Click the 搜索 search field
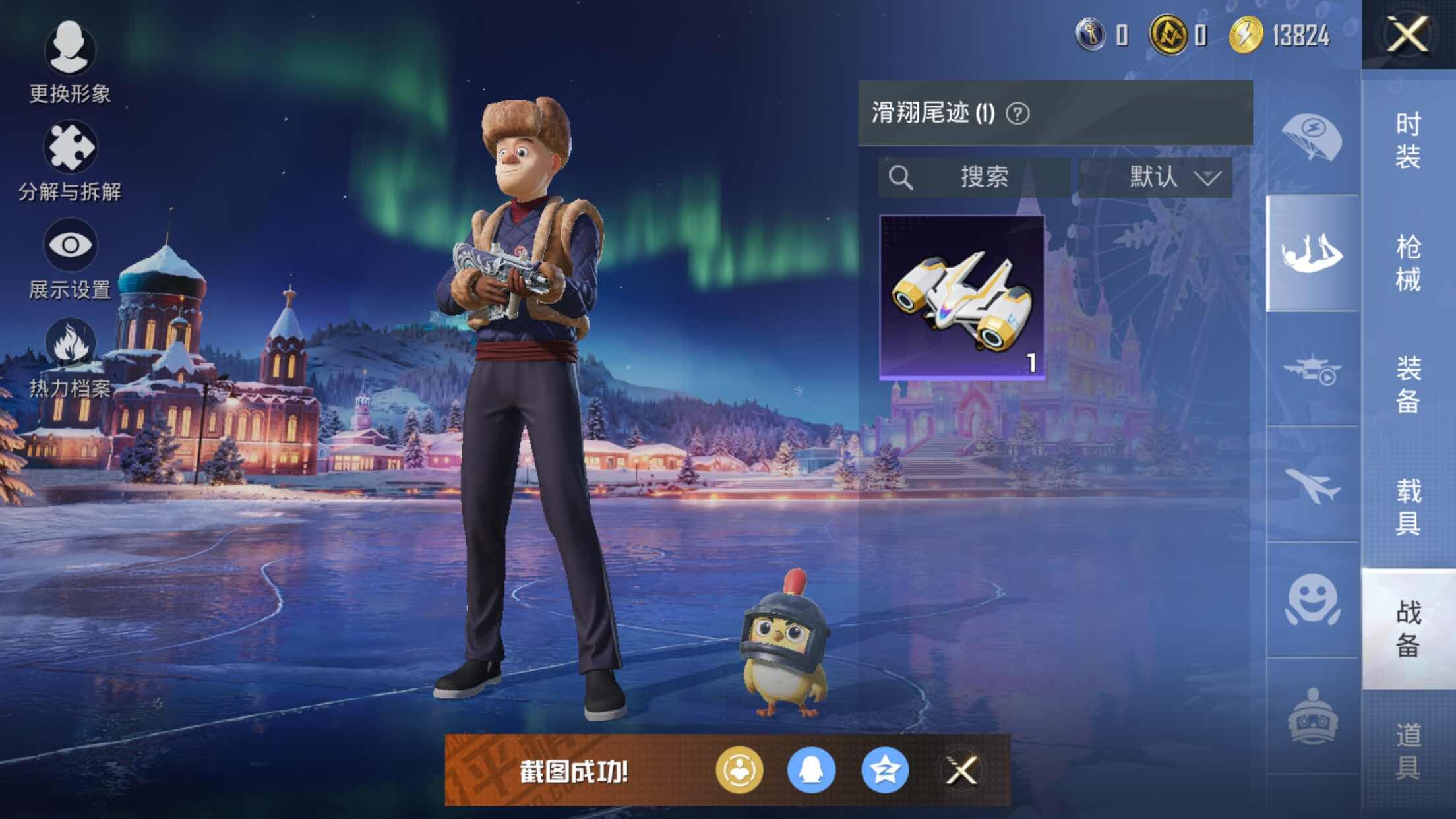This screenshot has width=1456, height=819. pos(974,177)
